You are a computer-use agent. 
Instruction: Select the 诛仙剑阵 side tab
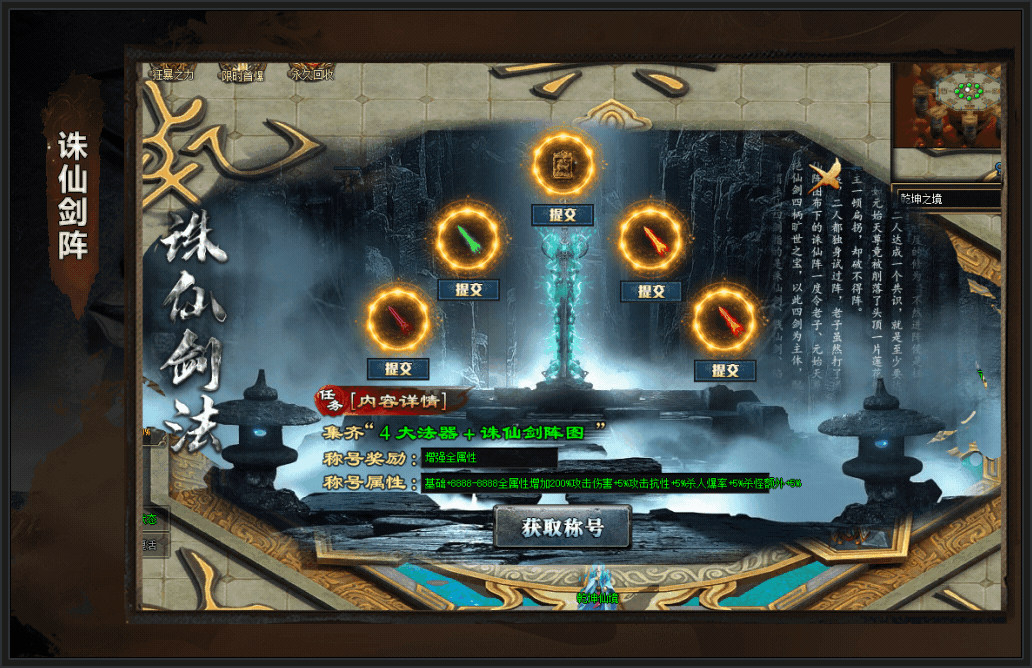tap(73, 195)
